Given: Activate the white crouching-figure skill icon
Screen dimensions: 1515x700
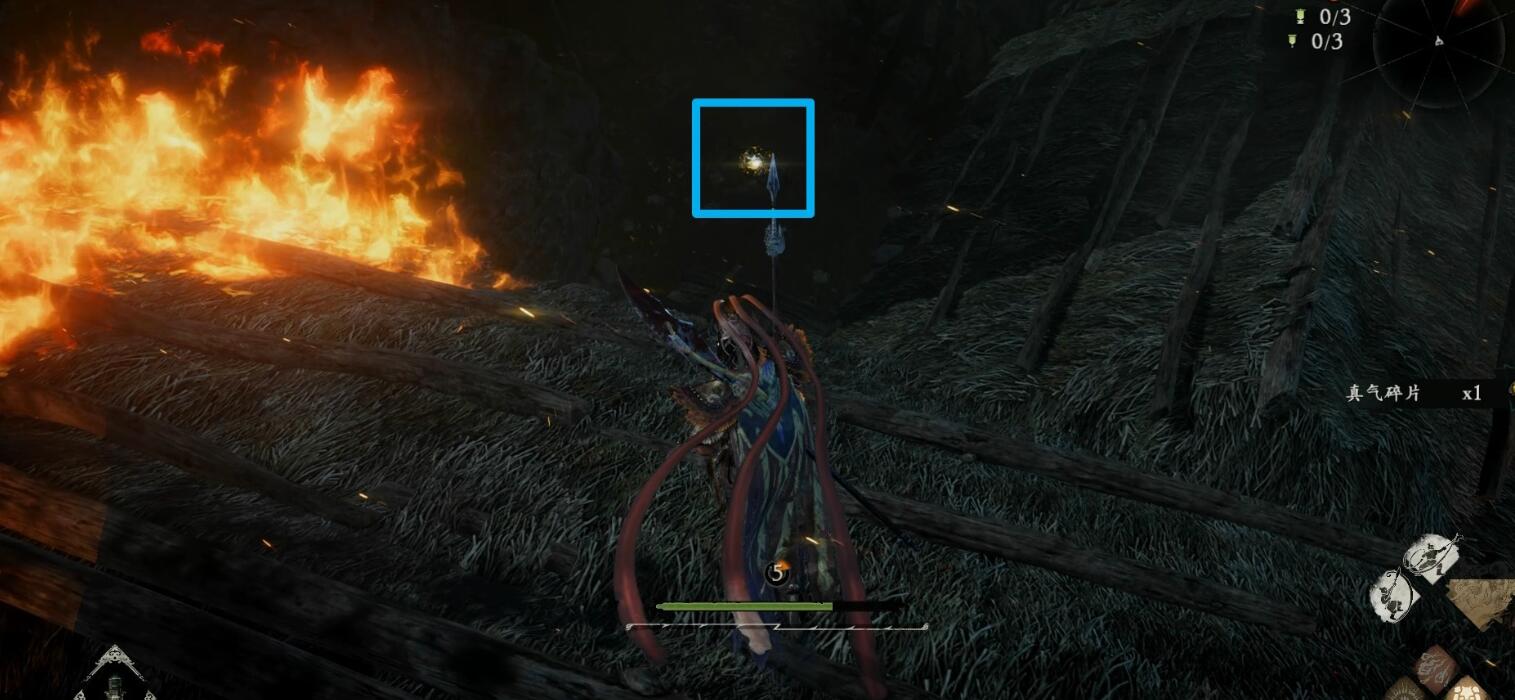Looking at the screenshot, I should (x=1393, y=597).
